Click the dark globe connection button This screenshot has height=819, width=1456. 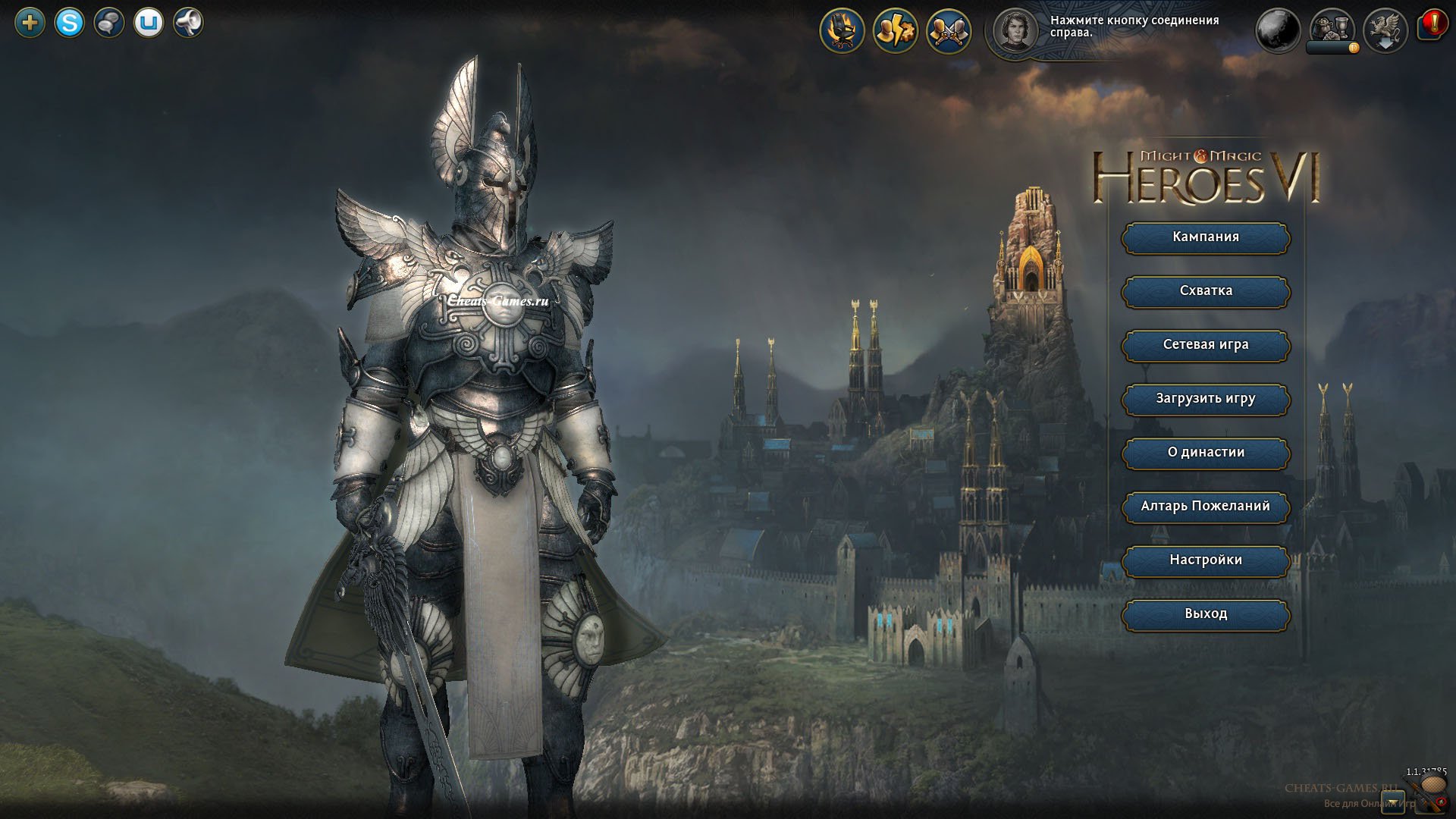(x=1279, y=31)
